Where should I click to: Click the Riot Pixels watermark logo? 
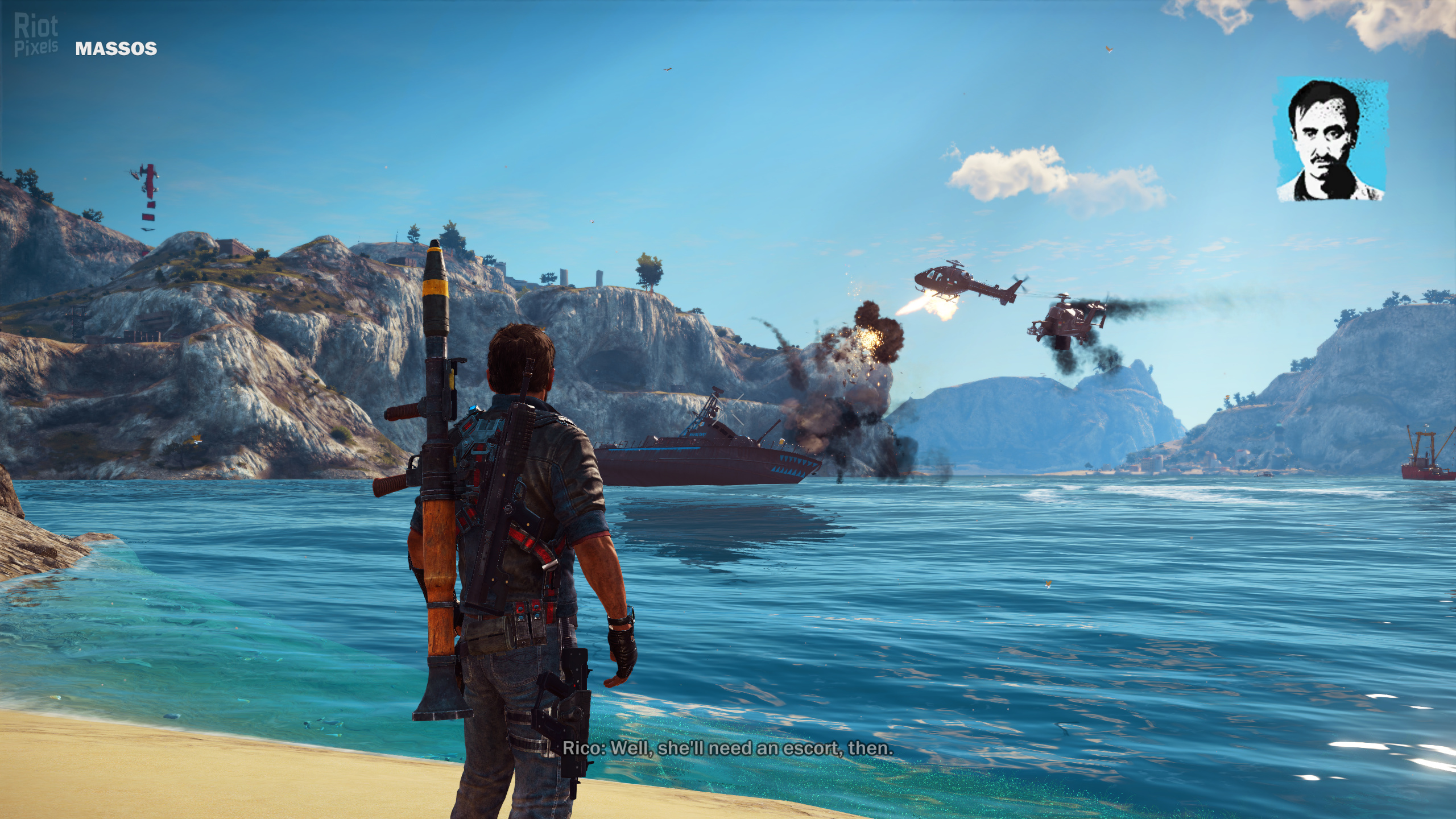[36, 35]
